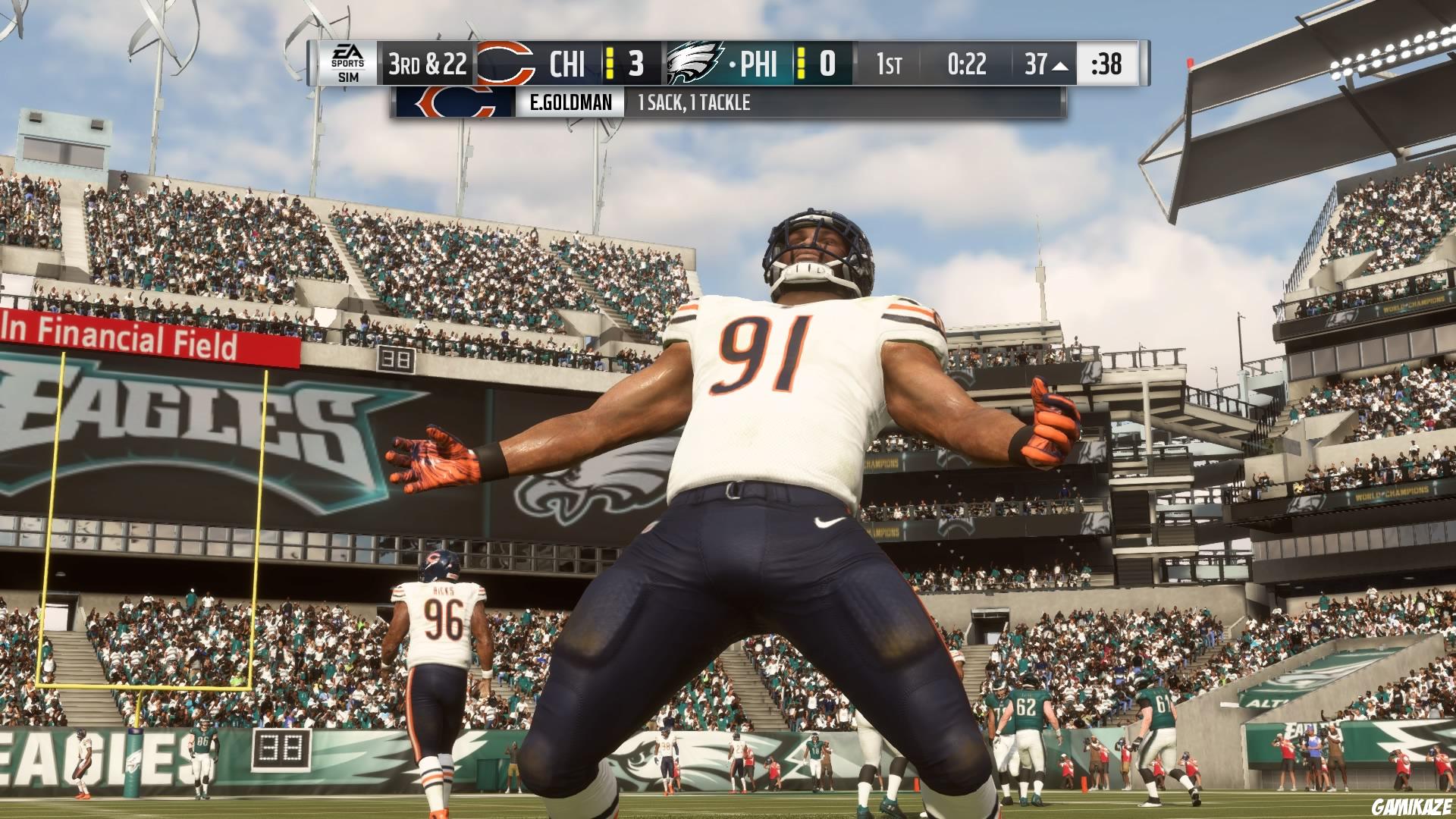Screen dimensions: 1456x819
Task: Click the 1 SACK, 1 TACKLE stat text
Action: (694, 102)
